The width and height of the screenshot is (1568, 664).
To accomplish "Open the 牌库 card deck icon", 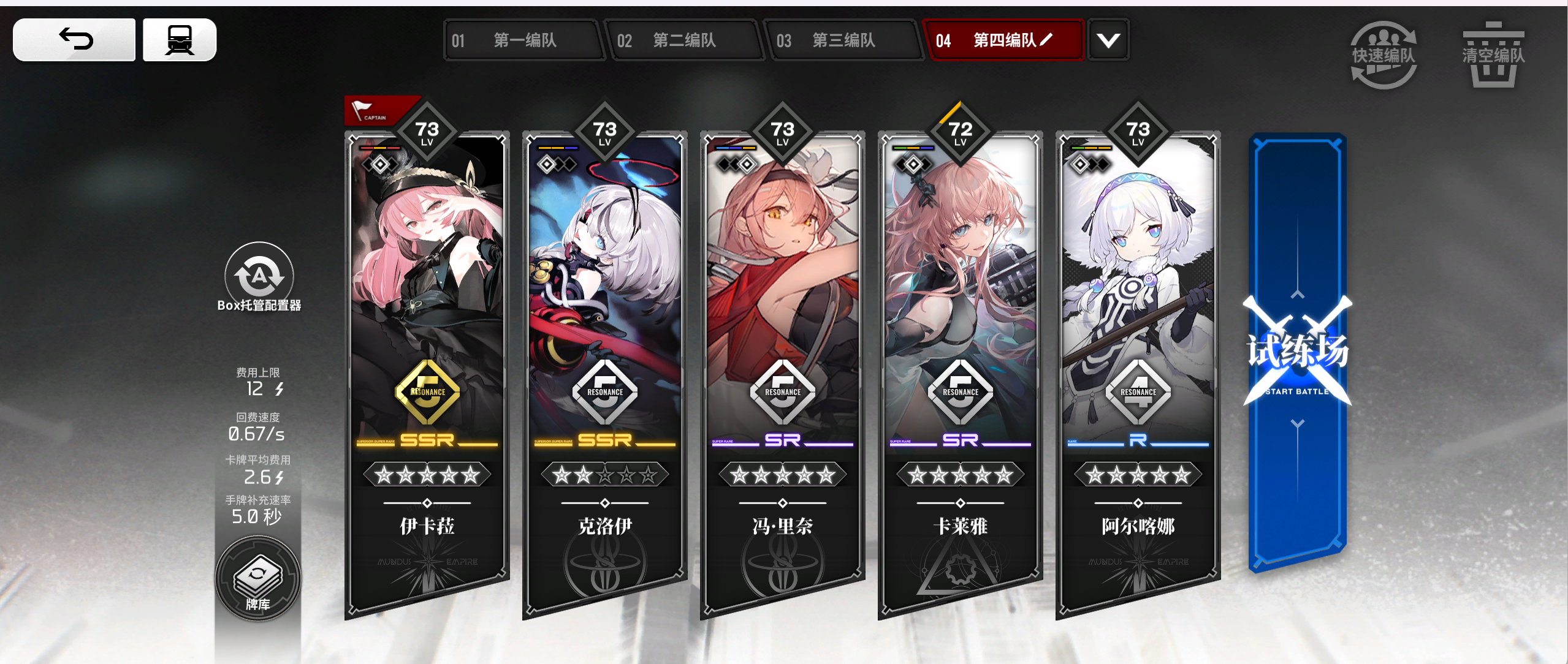I will tap(257, 575).
